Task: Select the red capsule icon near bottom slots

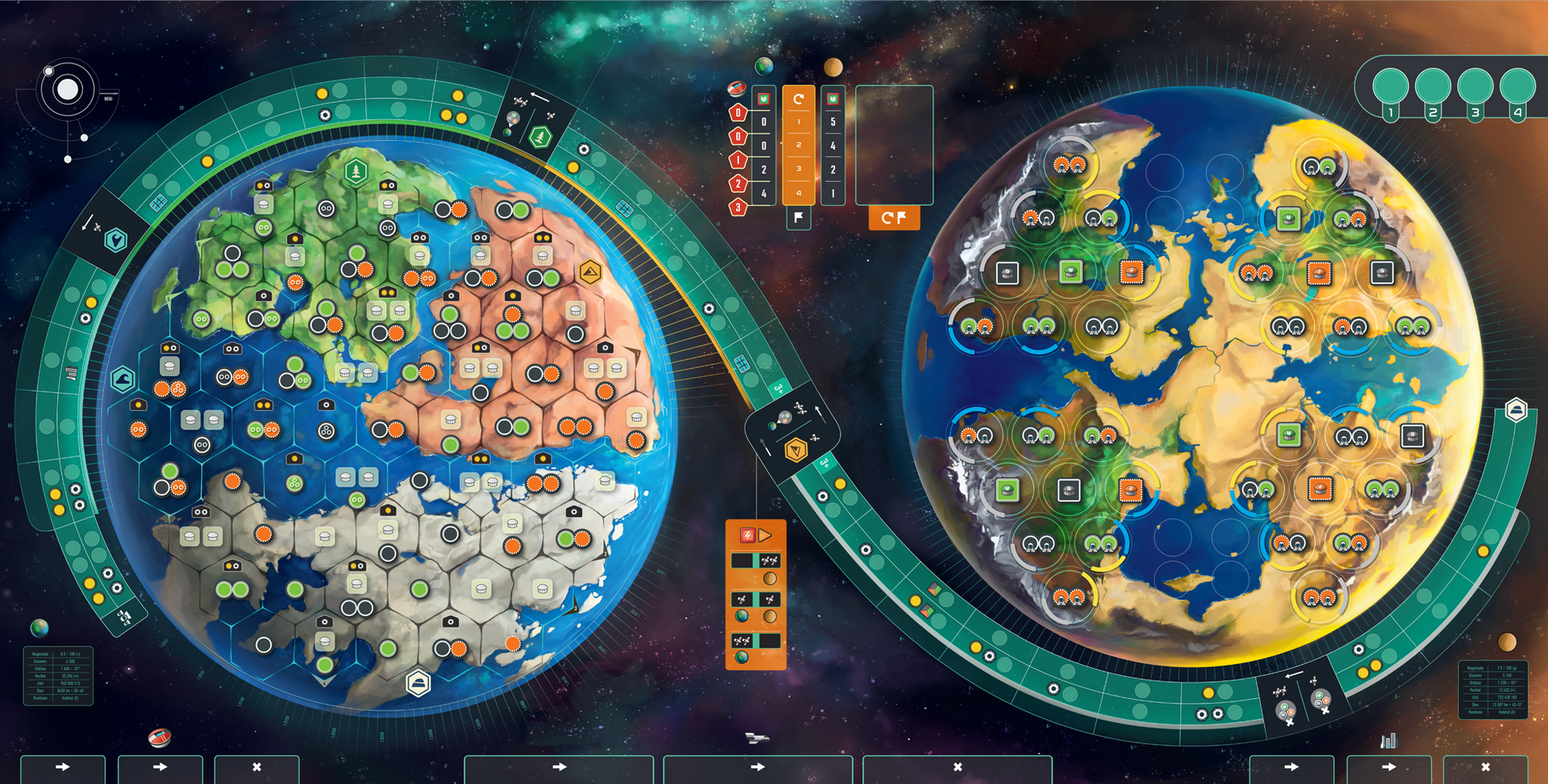Action: tap(160, 738)
